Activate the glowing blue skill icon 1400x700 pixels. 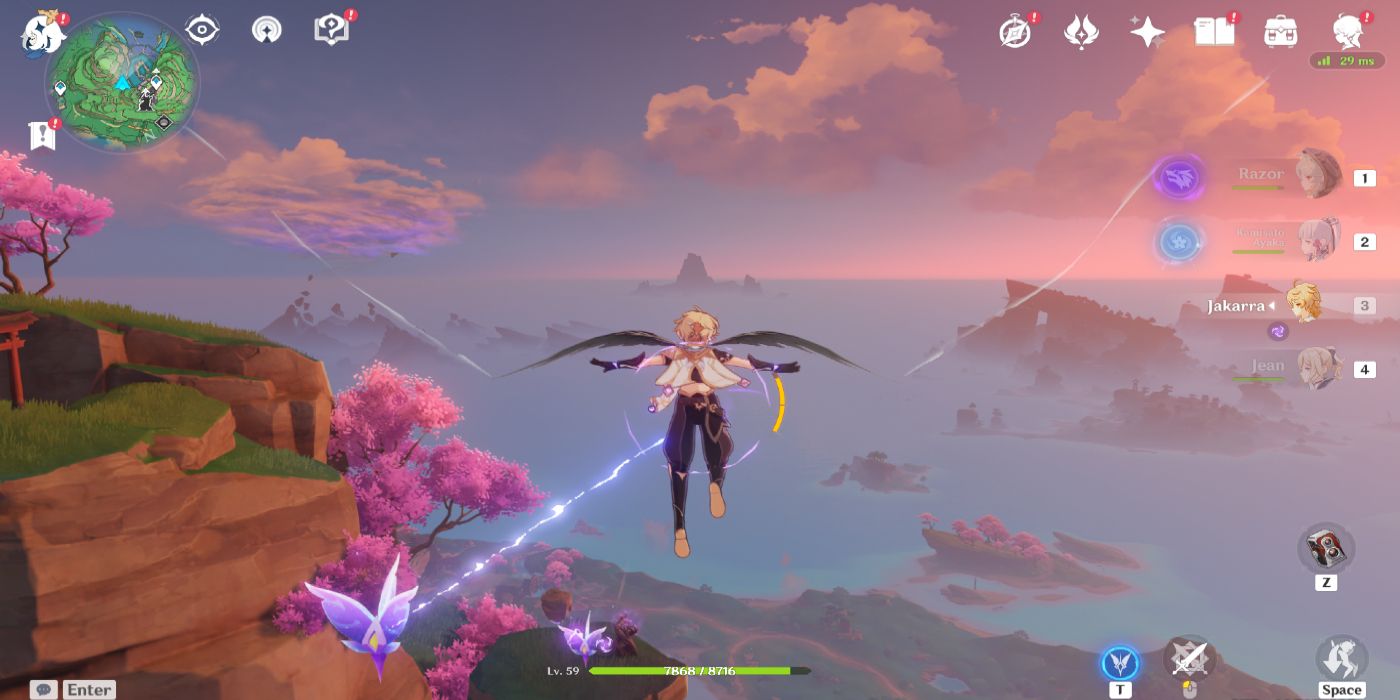[x=1120, y=663]
